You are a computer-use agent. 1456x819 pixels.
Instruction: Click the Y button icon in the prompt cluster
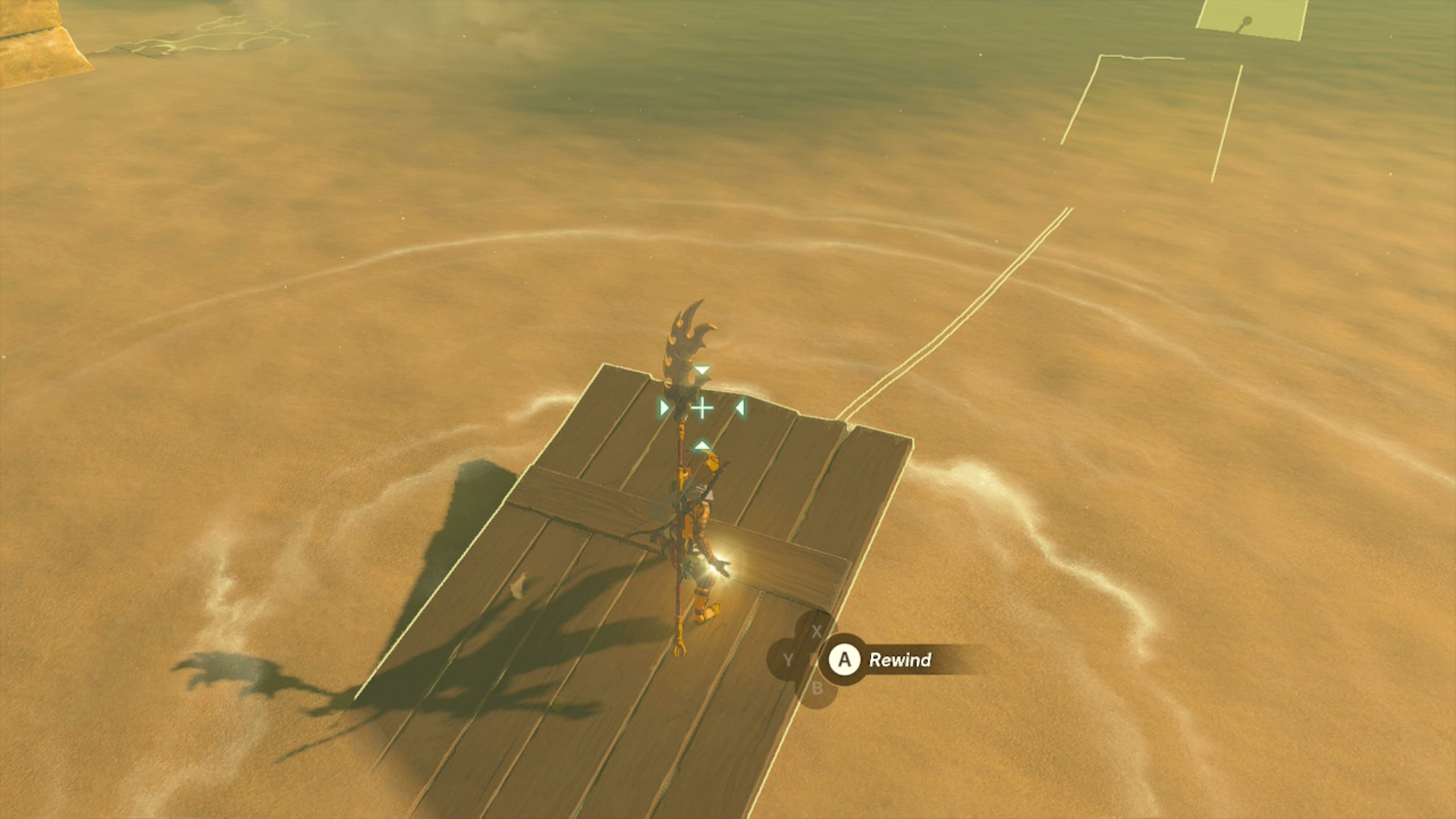pyautogui.click(x=788, y=661)
